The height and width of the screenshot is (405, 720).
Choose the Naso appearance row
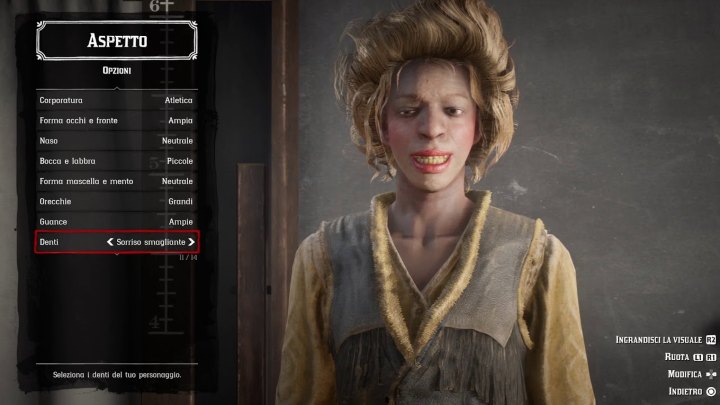[x=116, y=141]
